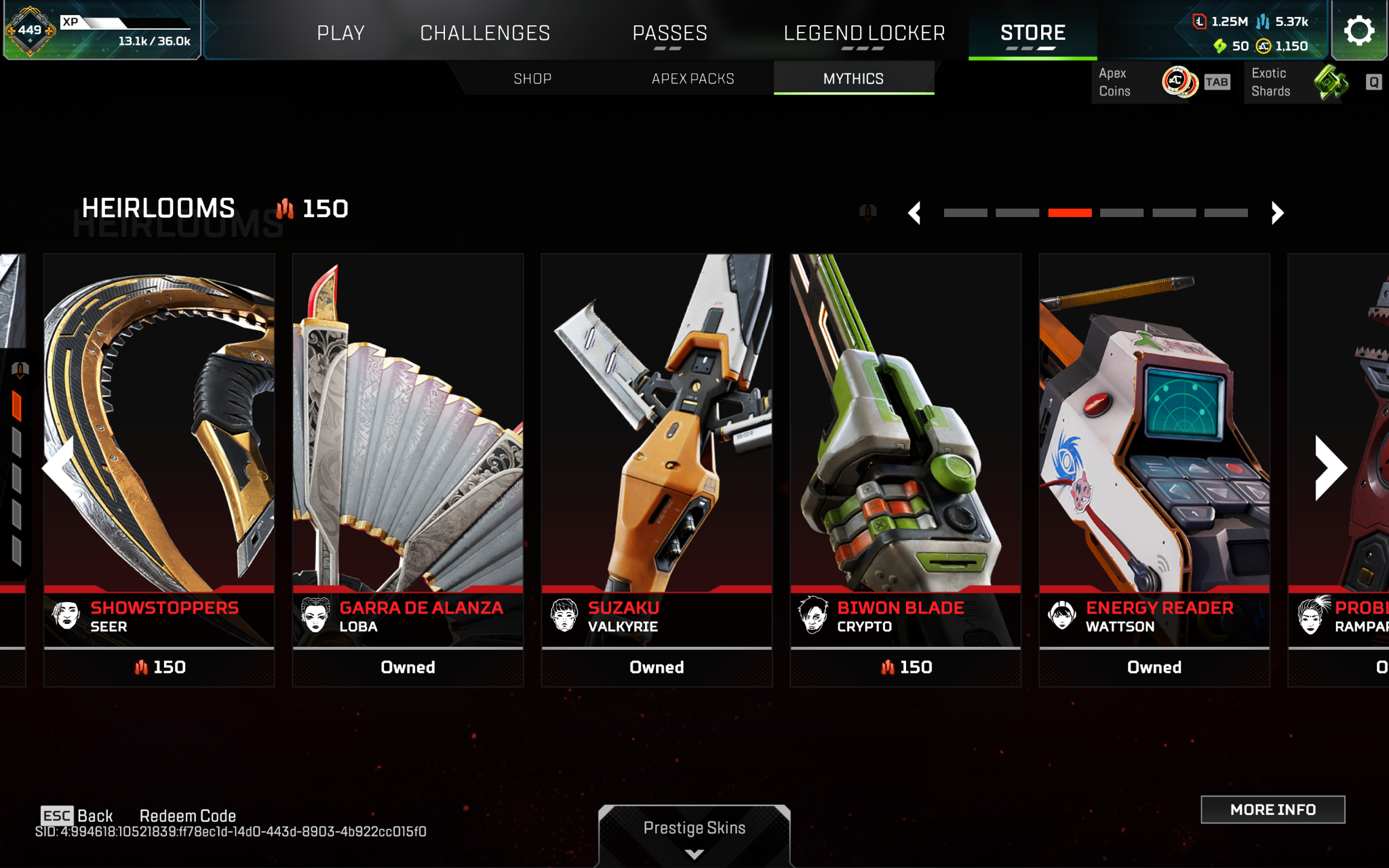Open the Play tab

340,33
